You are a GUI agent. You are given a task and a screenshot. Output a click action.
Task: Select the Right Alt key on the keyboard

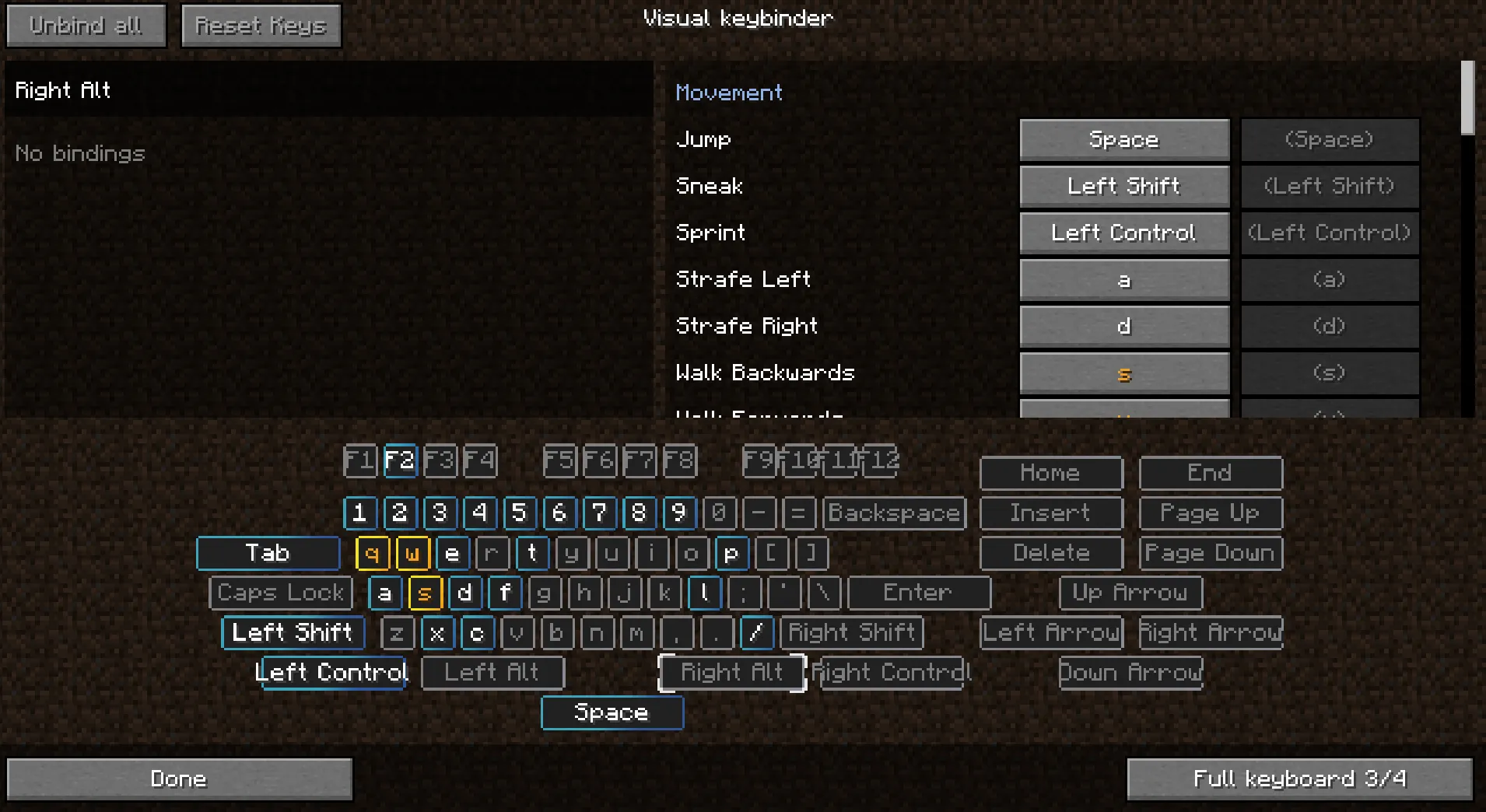[731, 672]
